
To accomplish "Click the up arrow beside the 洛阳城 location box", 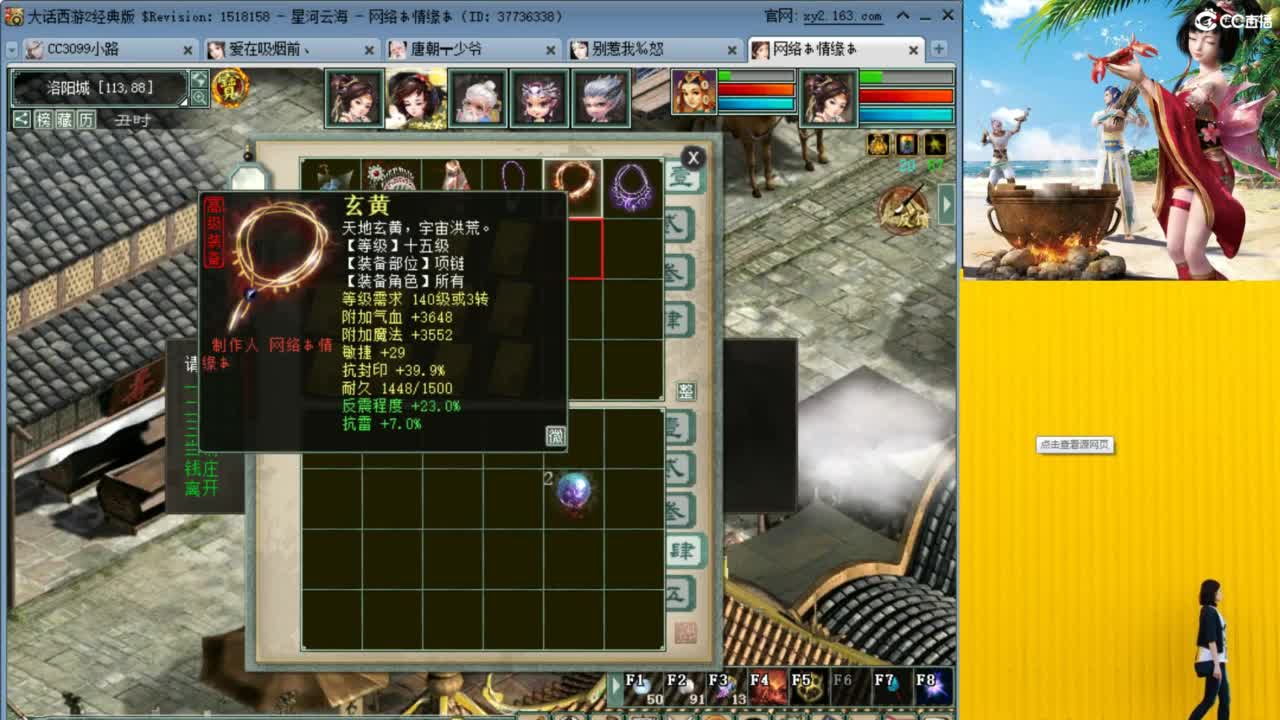I will tap(198, 79).
